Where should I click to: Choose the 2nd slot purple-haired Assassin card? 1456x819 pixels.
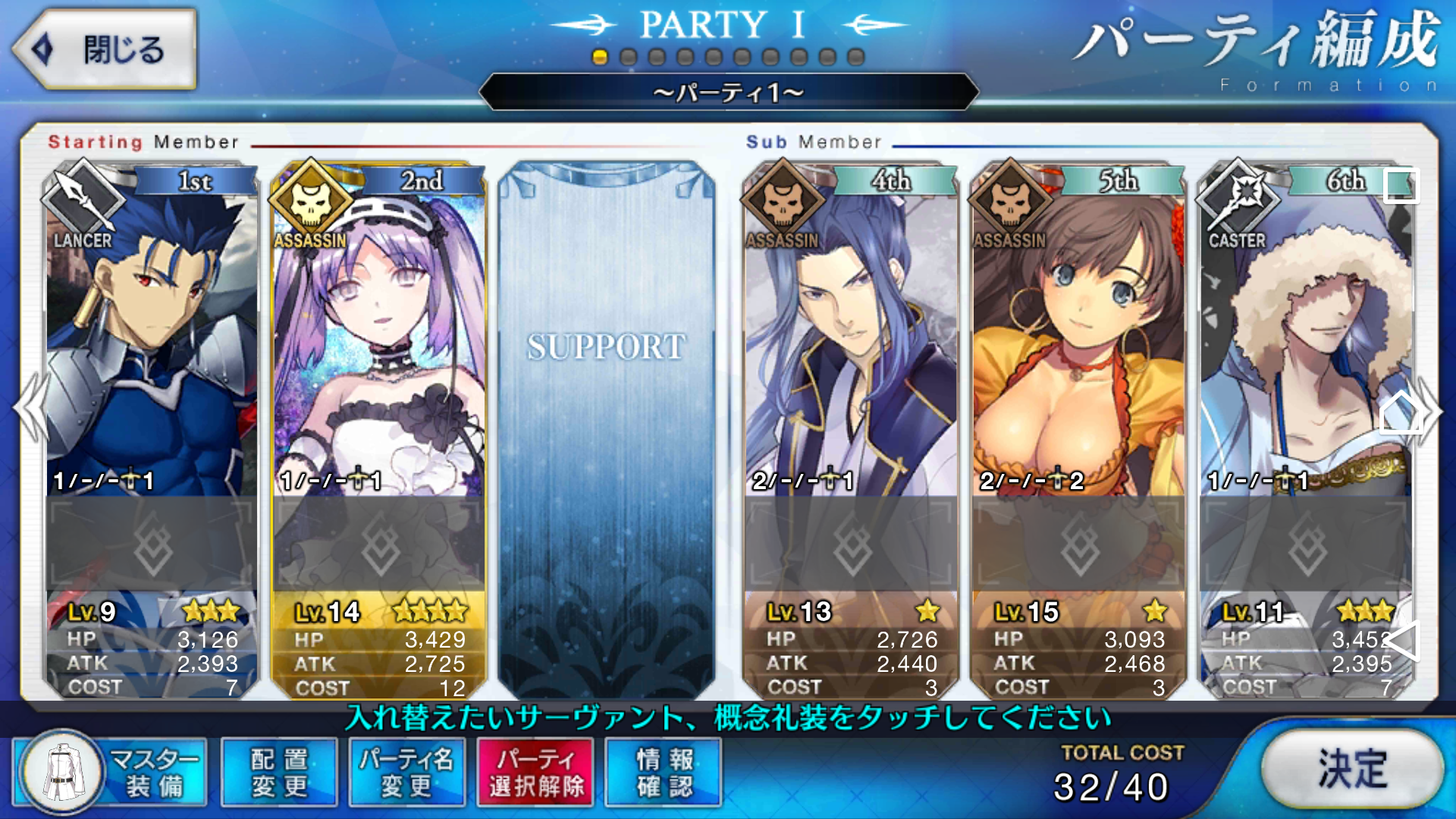tap(378, 341)
